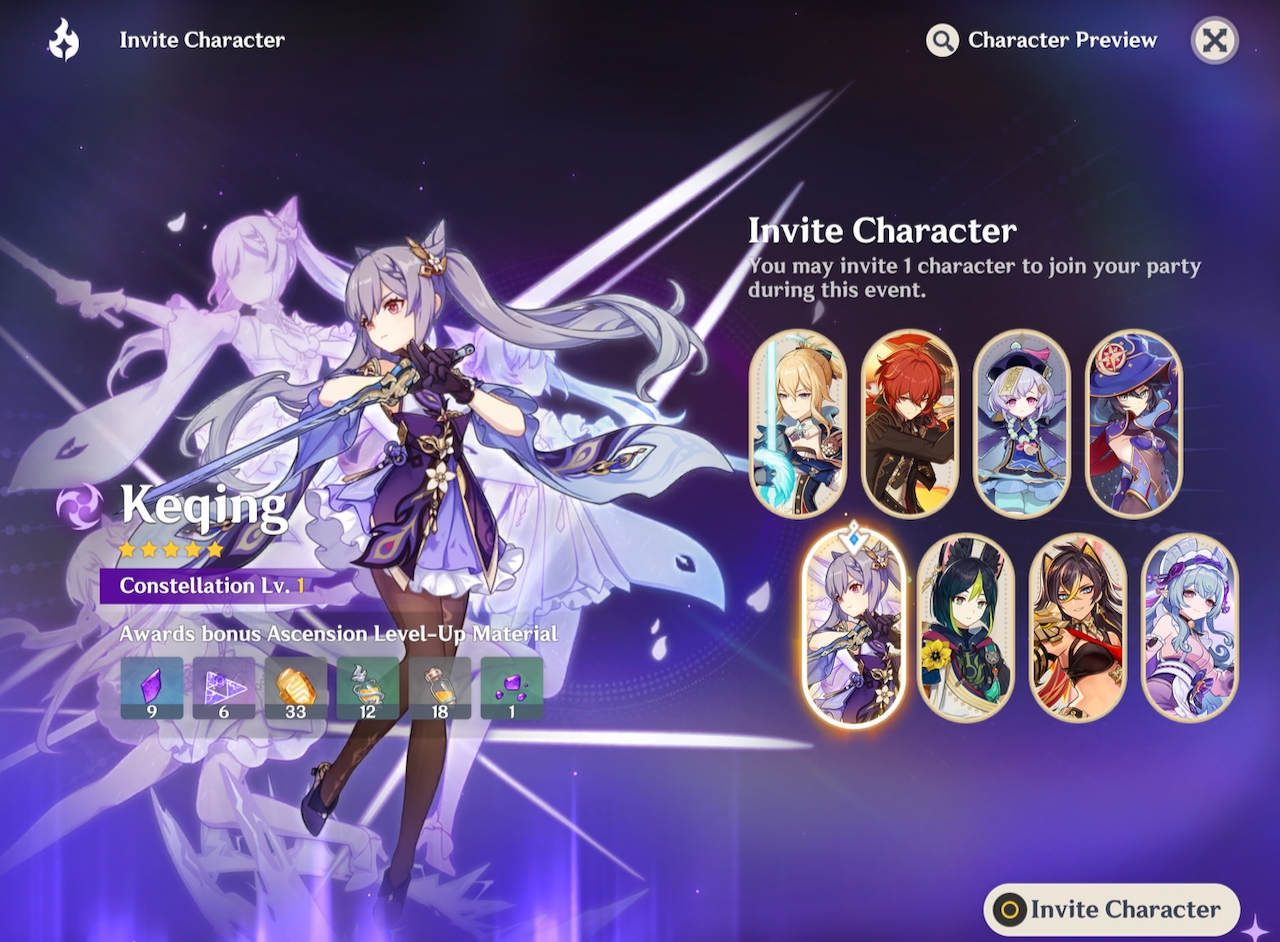Choose the highlighted Keqing portrait
The width and height of the screenshot is (1280, 942).
pos(854,628)
